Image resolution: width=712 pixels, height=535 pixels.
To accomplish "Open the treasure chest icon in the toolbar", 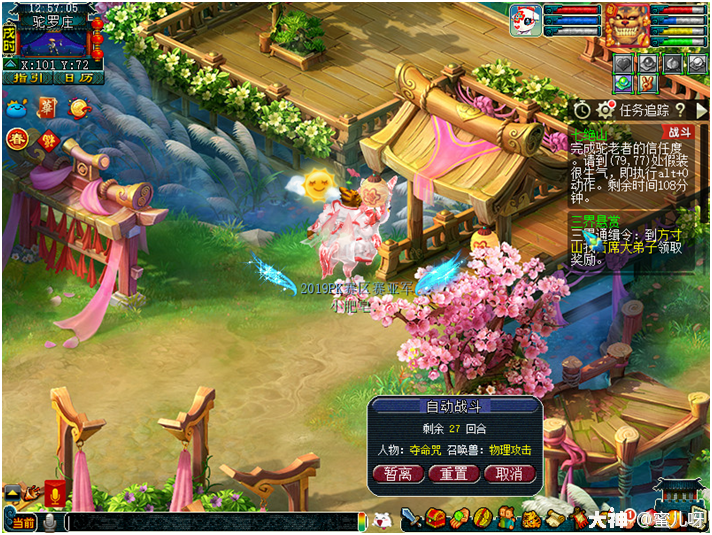I will [435, 518].
